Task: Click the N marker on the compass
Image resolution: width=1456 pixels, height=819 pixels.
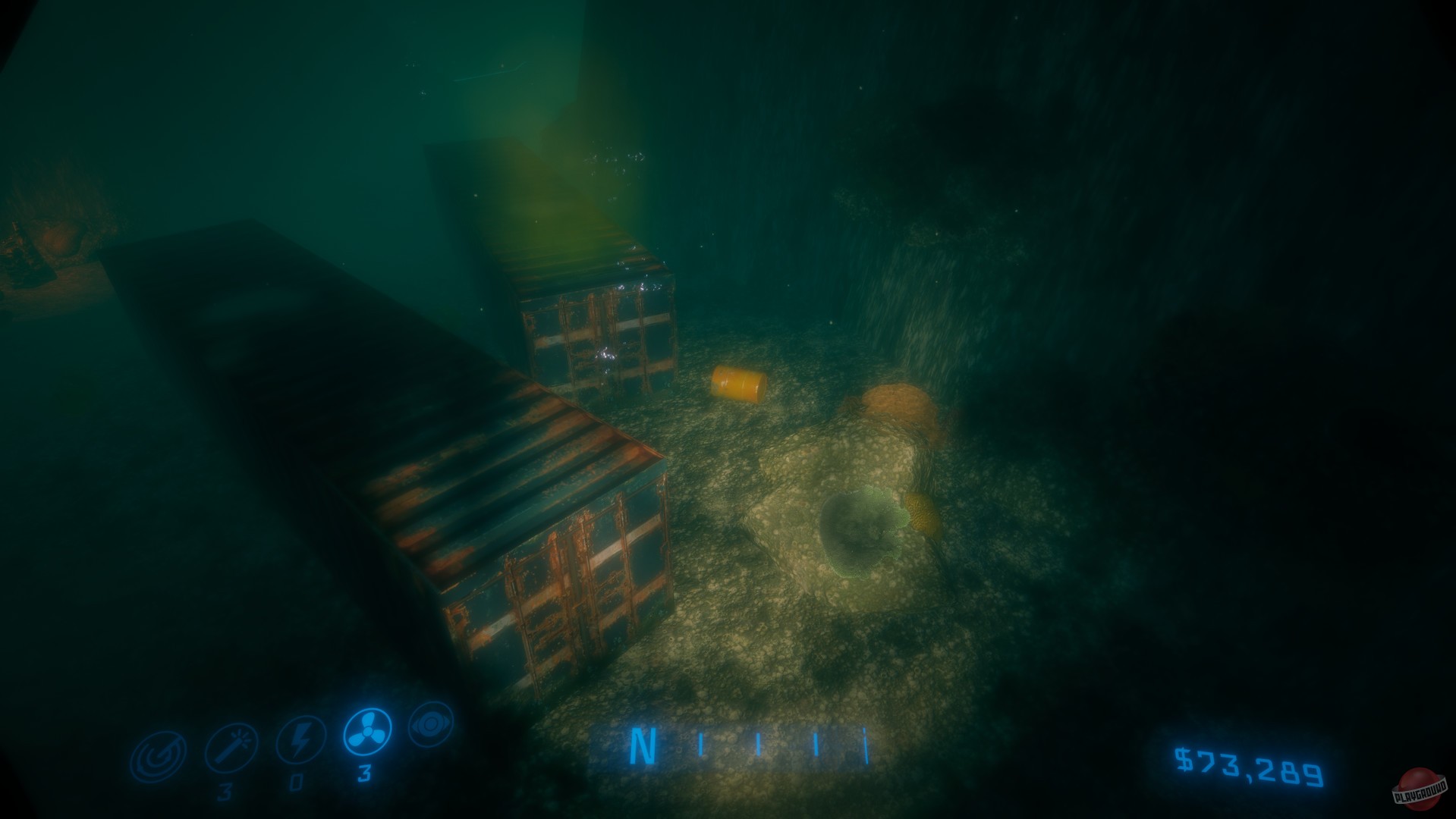Action: click(x=642, y=747)
